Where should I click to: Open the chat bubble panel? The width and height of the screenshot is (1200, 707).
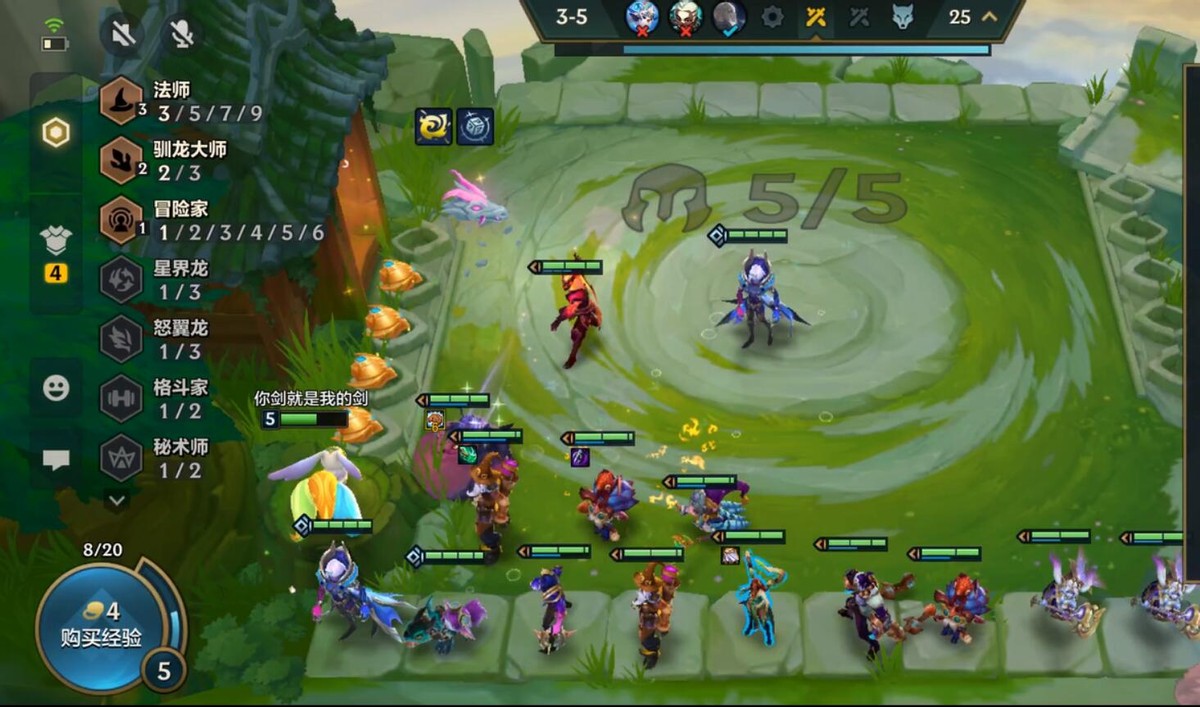(56, 460)
